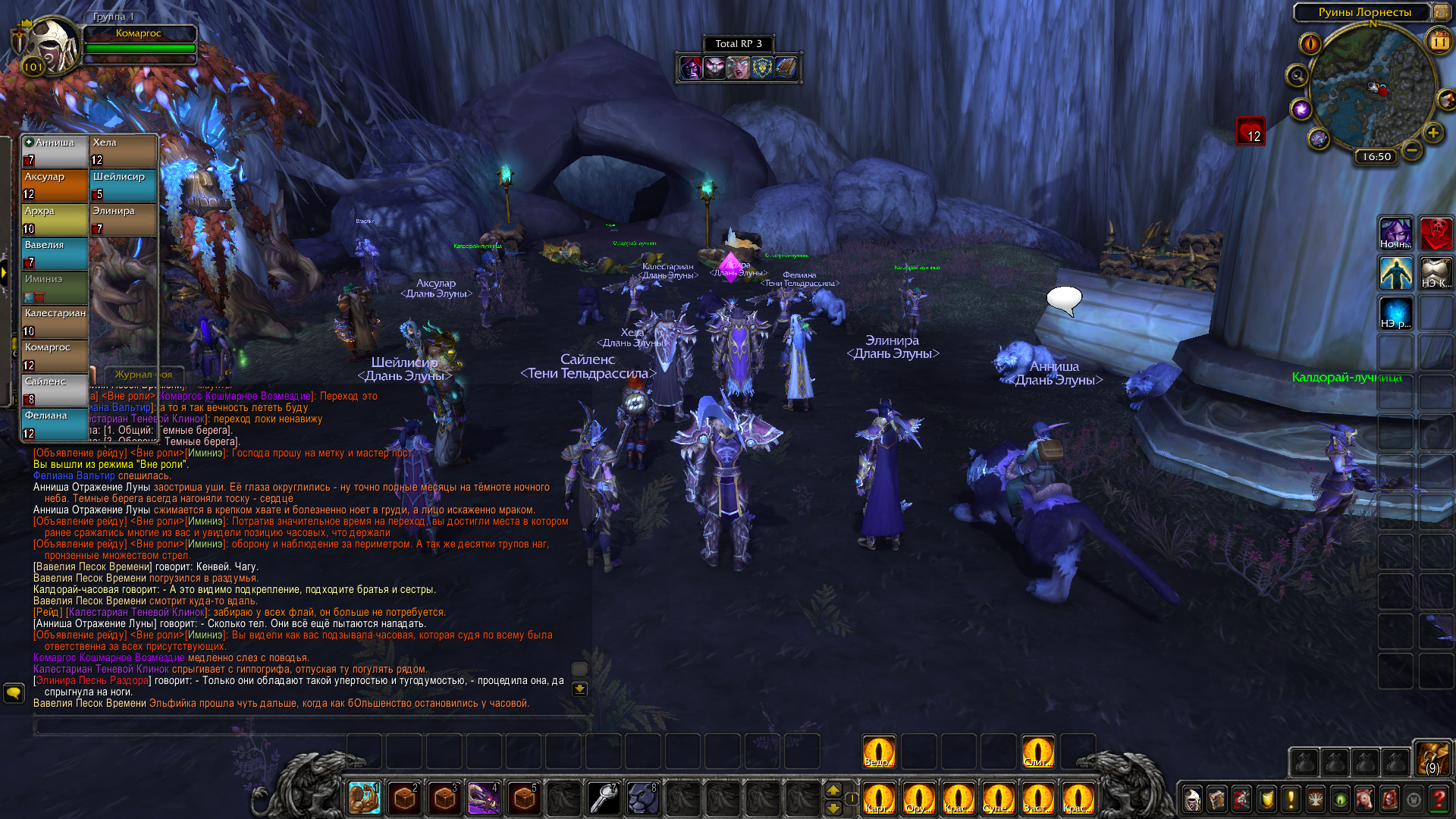This screenshot has height=819, width=1456.
Task: Select Аксулар in the raid frames
Action: click(x=55, y=186)
